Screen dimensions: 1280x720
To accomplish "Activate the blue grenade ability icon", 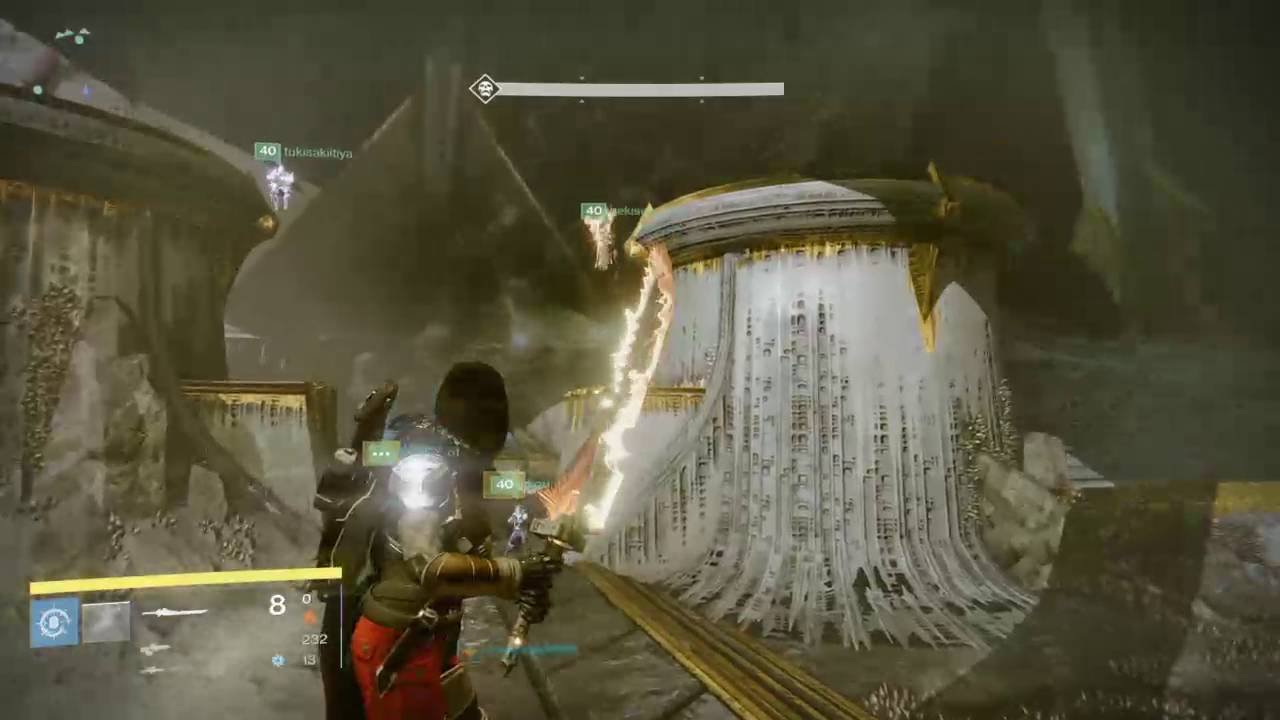I will point(55,622).
